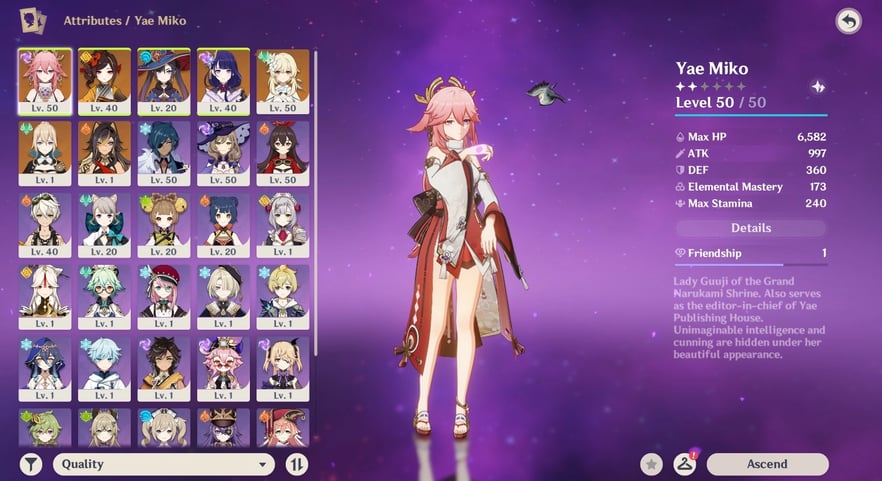The height and width of the screenshot is (481, 882).
Task: Toggle the sort order arrows button
Action: pos(296,464)
